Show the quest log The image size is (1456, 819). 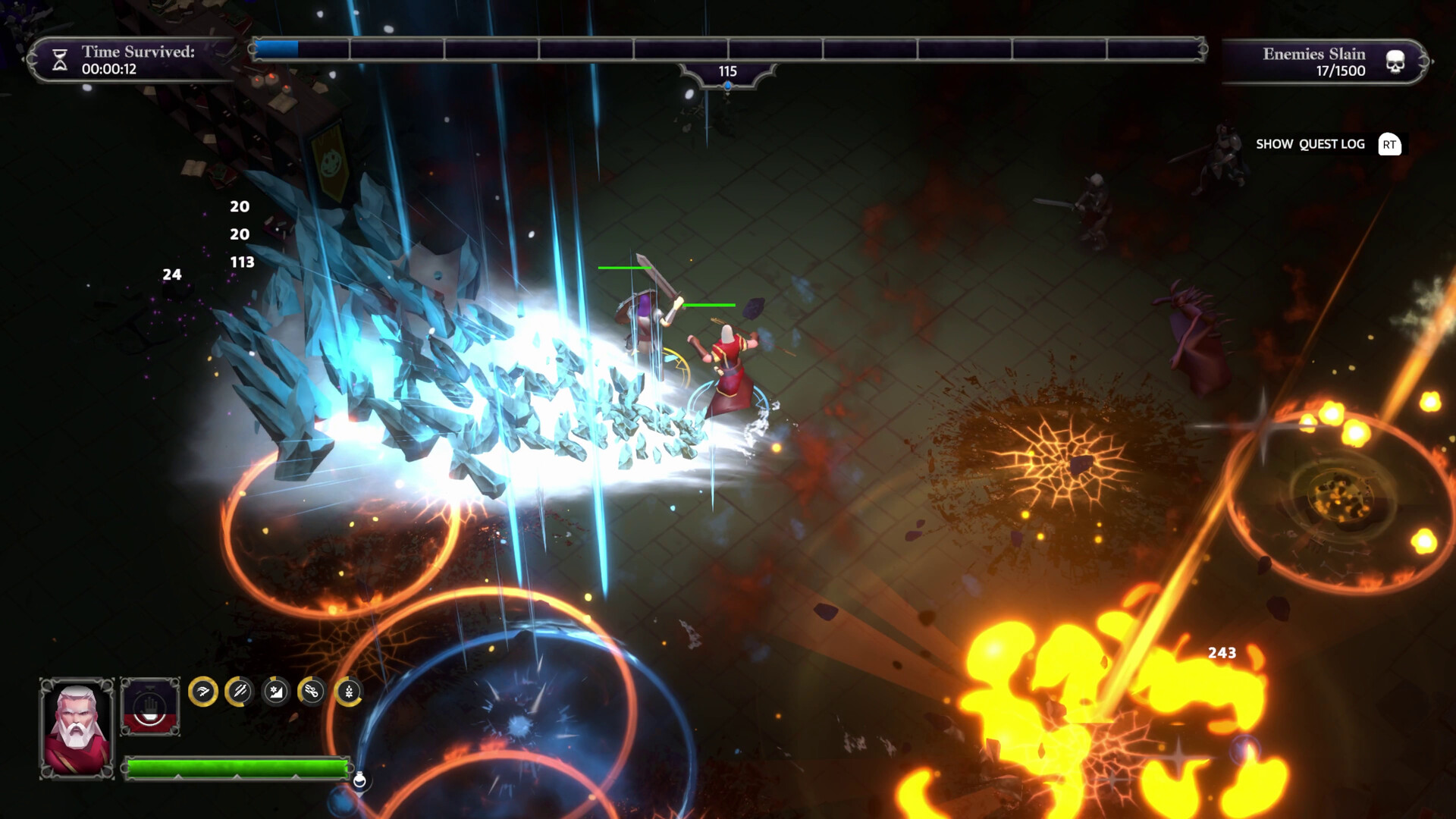pyautogui.click(x=1310, y=144)
